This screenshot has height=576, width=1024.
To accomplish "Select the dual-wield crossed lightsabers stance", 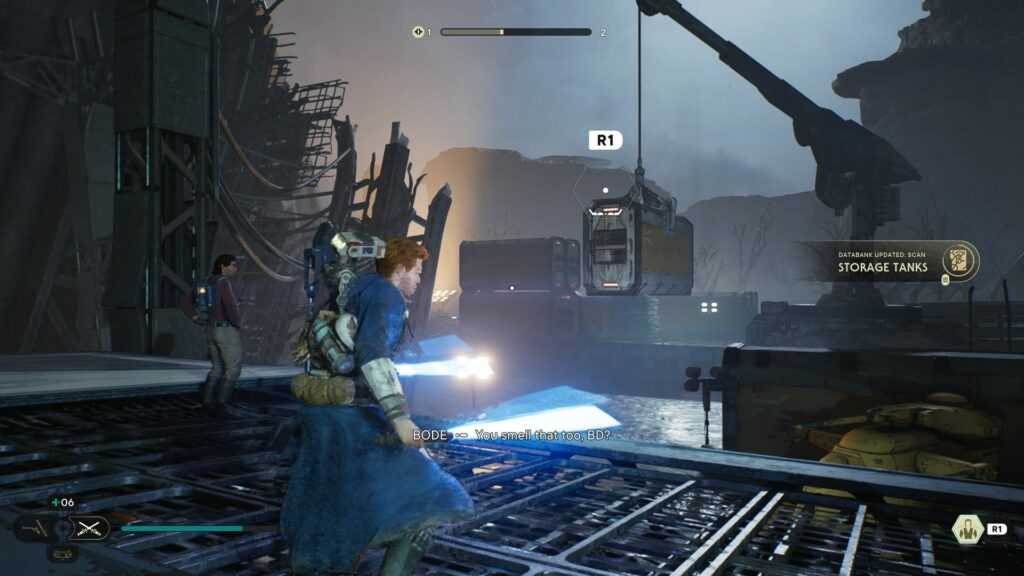I will [x=89, y=527].
